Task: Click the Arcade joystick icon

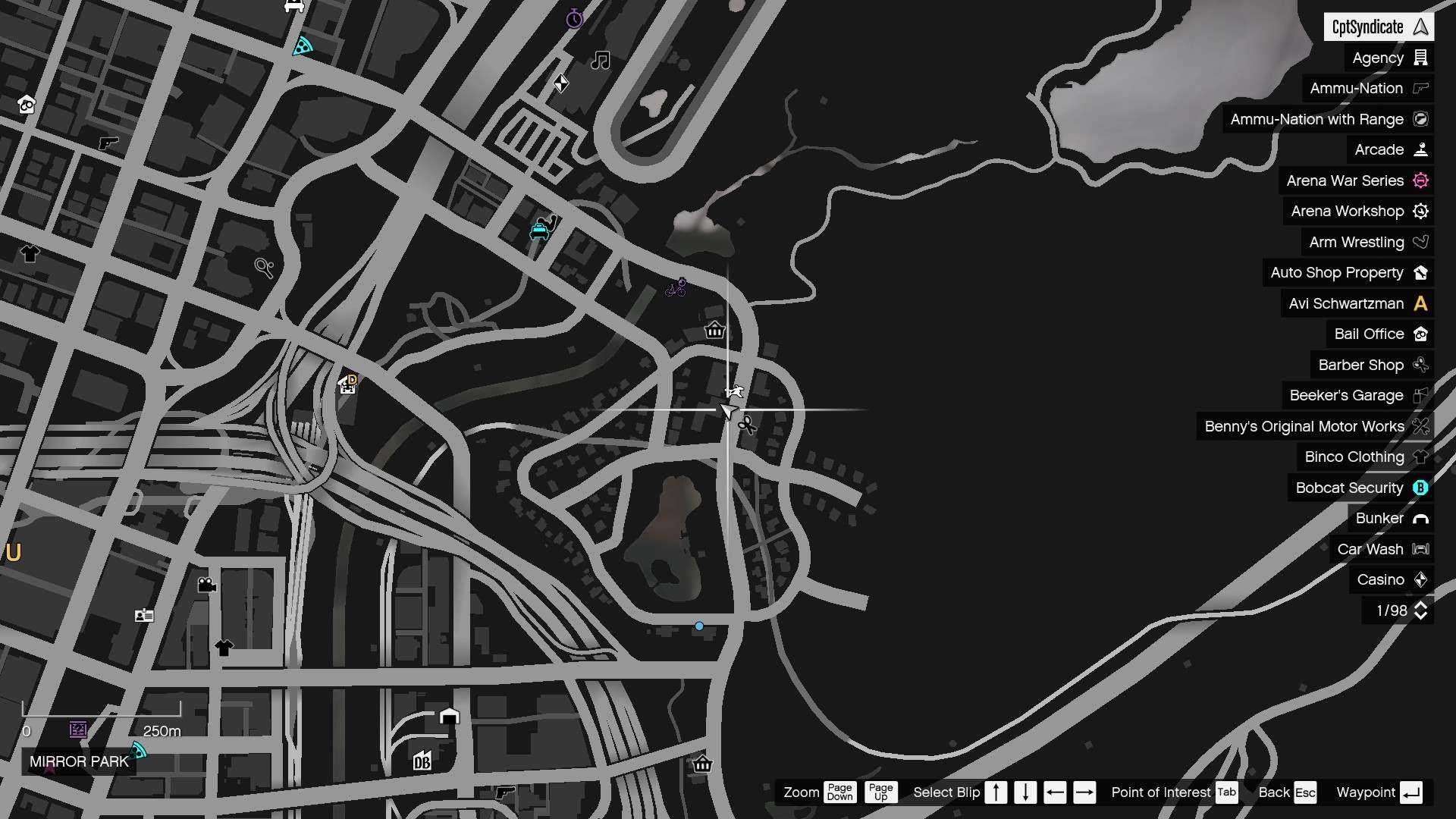Action: click(1422, 149)
